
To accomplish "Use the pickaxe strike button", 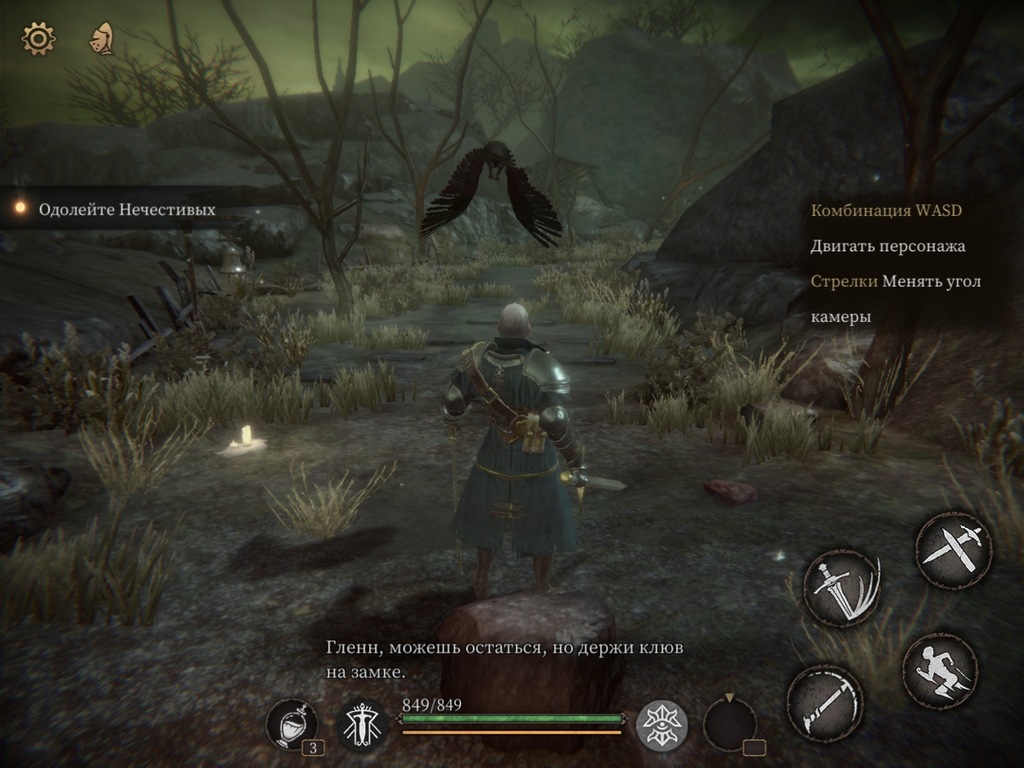I will [825, 703].
